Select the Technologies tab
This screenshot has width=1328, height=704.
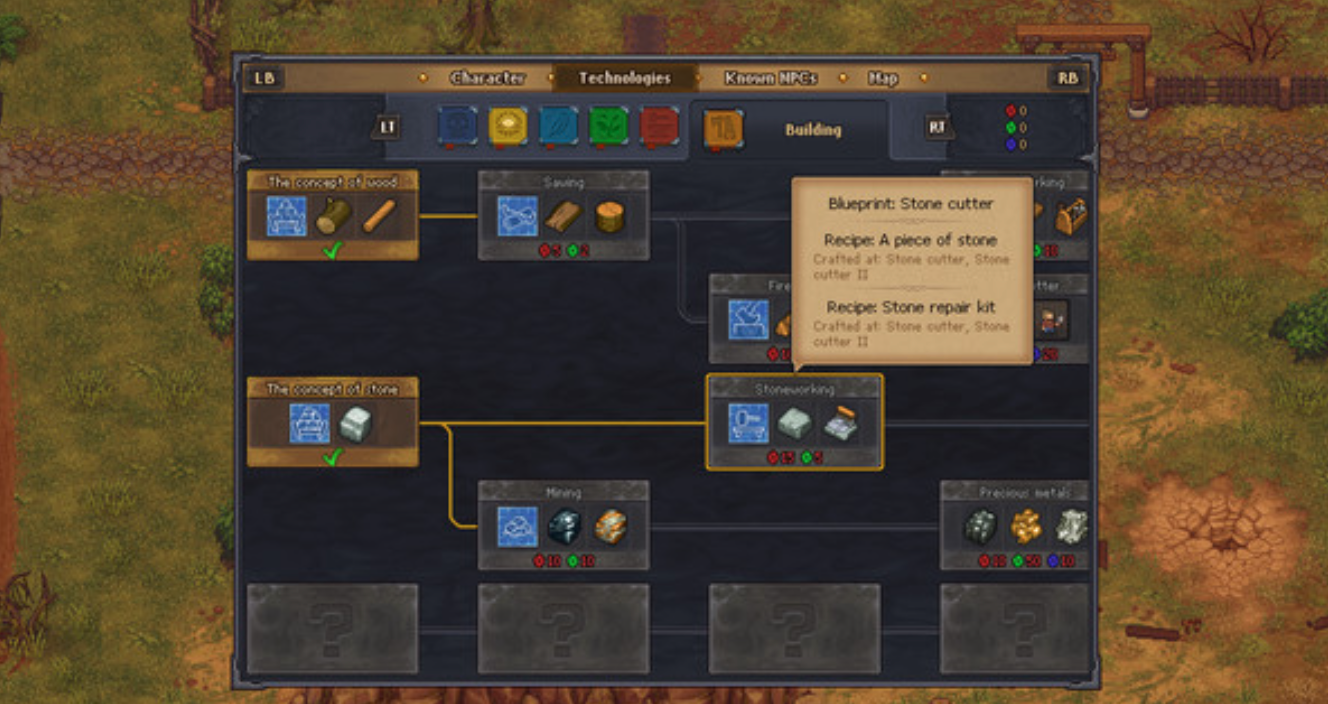pos(625,78)
